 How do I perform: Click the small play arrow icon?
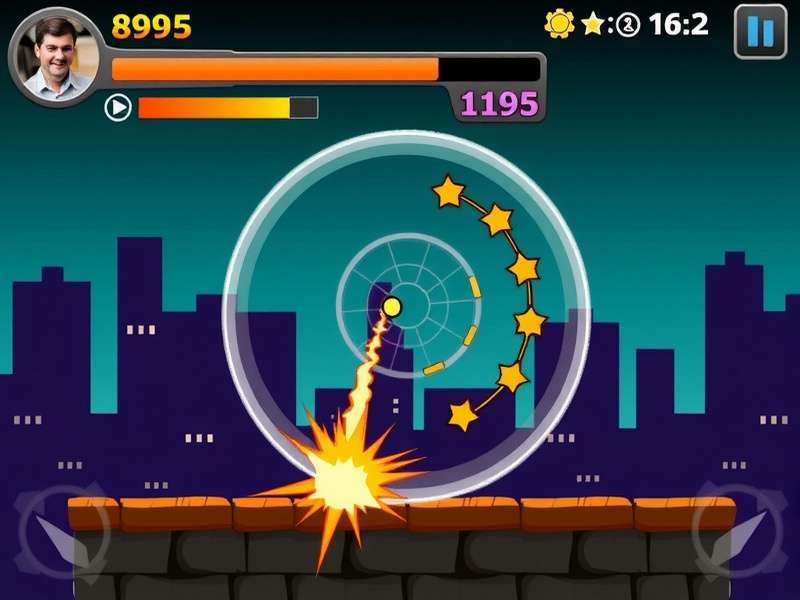[118, 107]
